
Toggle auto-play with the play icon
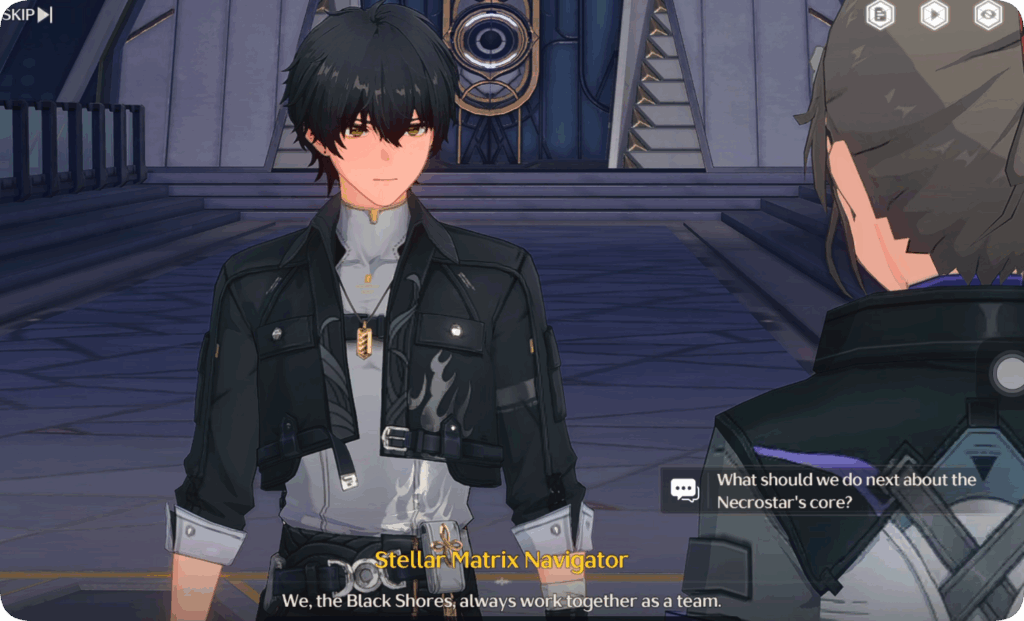934,14
